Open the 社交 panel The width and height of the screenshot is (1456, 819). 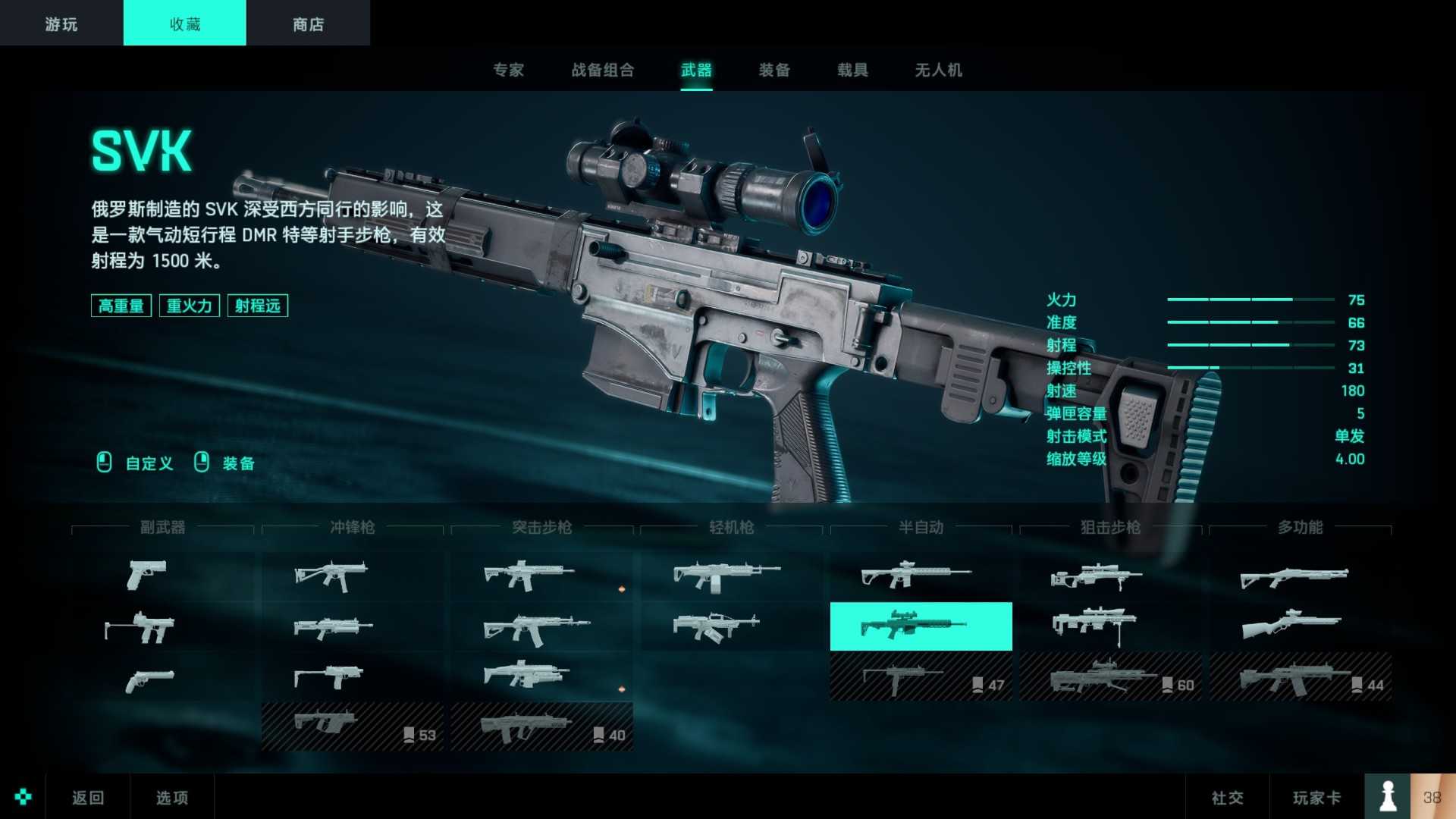1229,797
